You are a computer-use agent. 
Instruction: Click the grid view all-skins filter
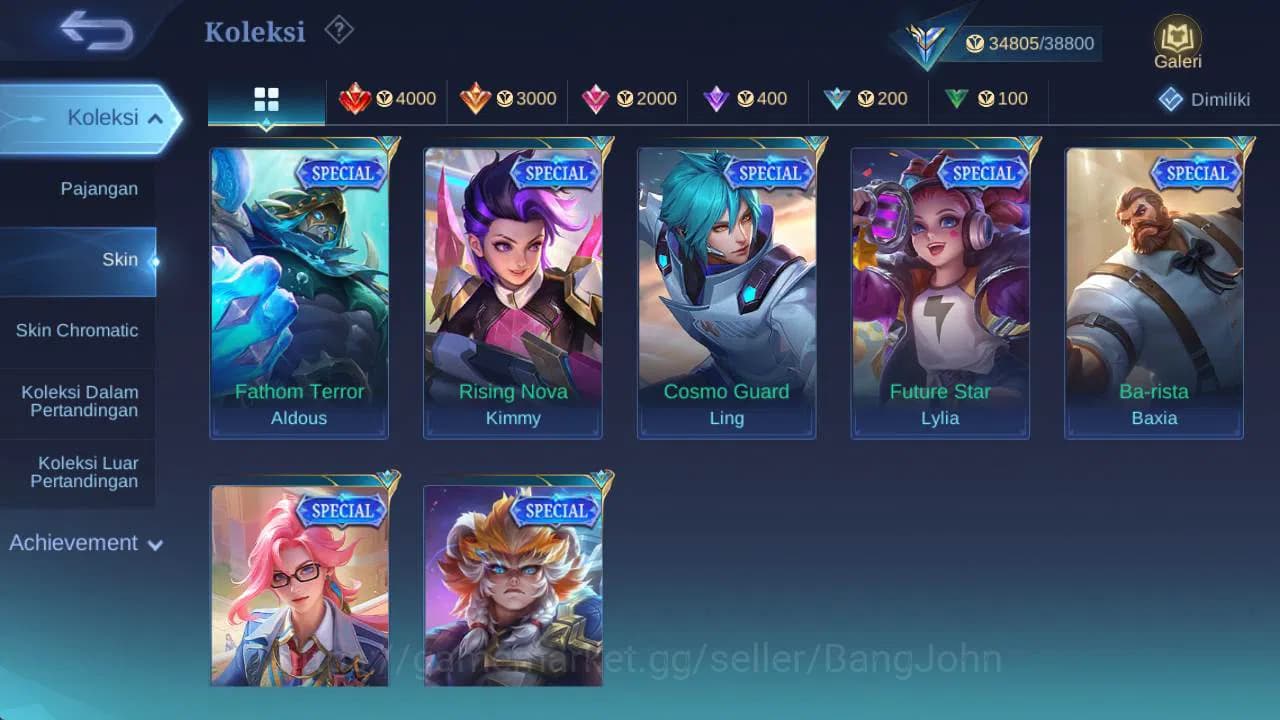(x=265, y=99)
